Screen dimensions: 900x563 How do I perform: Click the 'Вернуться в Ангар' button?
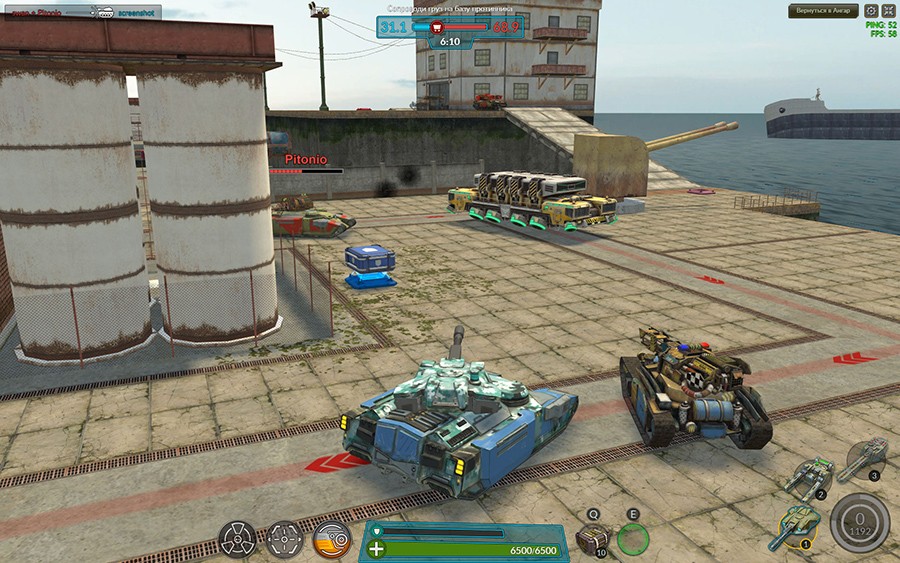[823, 11]
